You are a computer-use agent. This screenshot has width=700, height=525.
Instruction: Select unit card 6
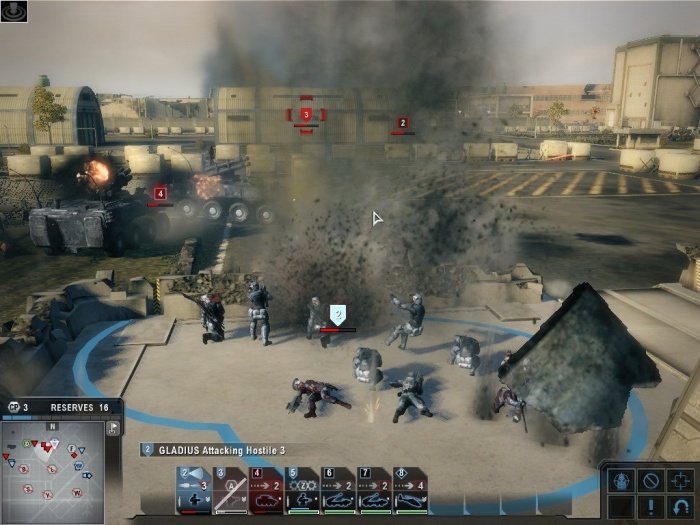[338, 490]
